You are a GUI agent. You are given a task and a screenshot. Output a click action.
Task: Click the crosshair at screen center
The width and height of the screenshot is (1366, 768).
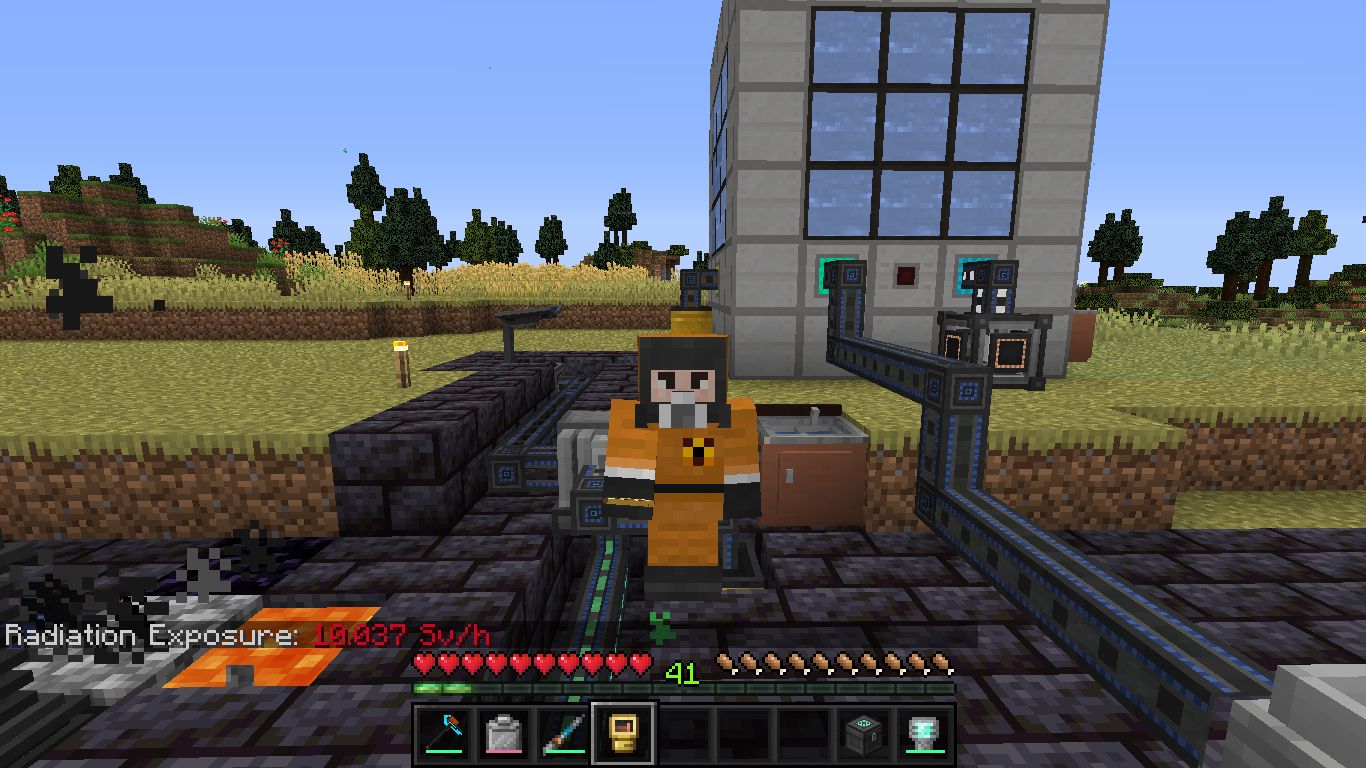tap(683, 384)
